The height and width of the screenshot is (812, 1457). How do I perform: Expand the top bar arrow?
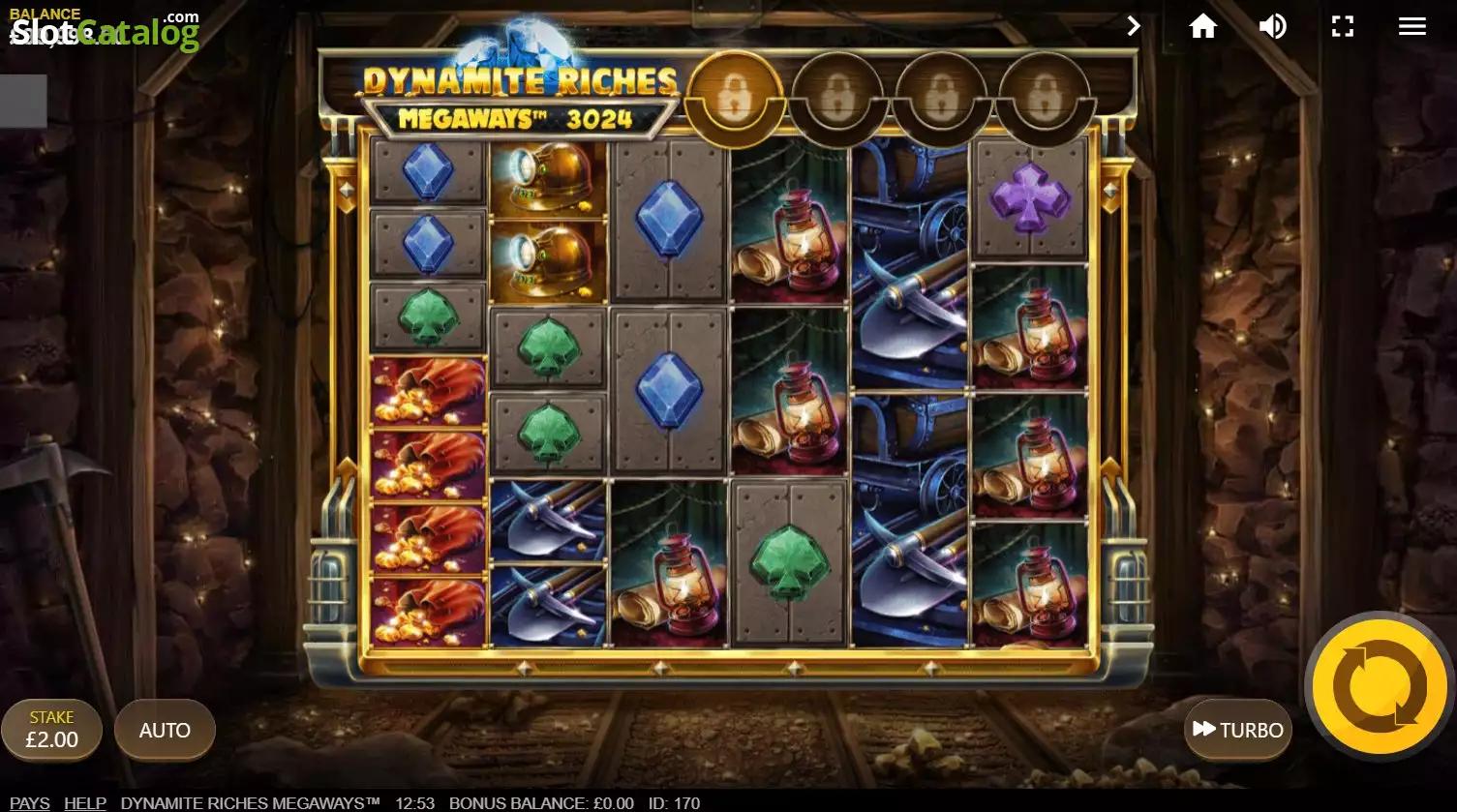(x=1134, y=26)
